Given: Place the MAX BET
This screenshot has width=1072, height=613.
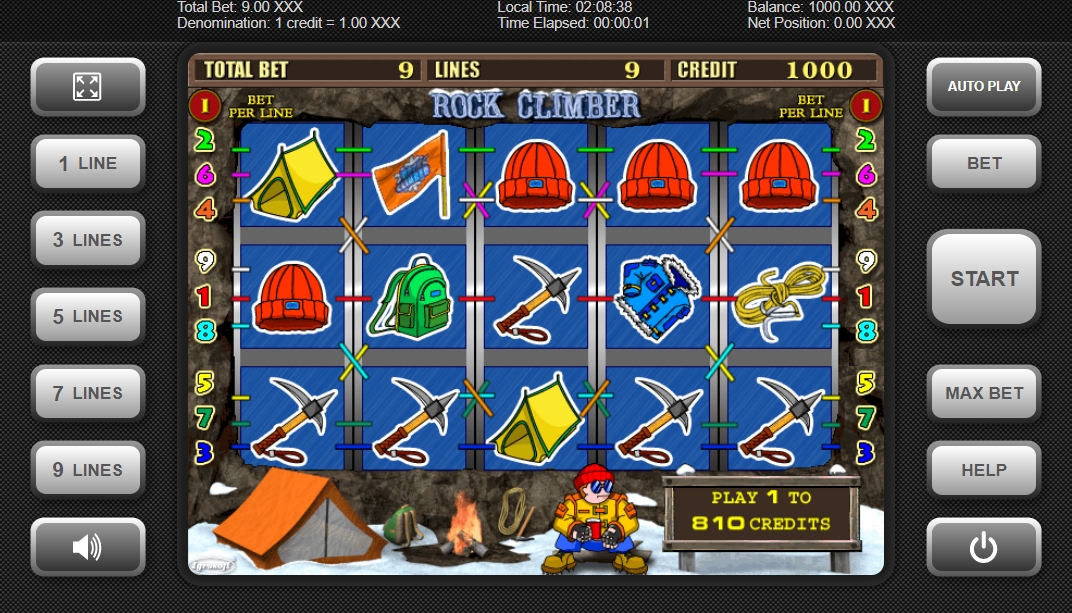Looking at the screenshot, I should (x=984, y=393).
